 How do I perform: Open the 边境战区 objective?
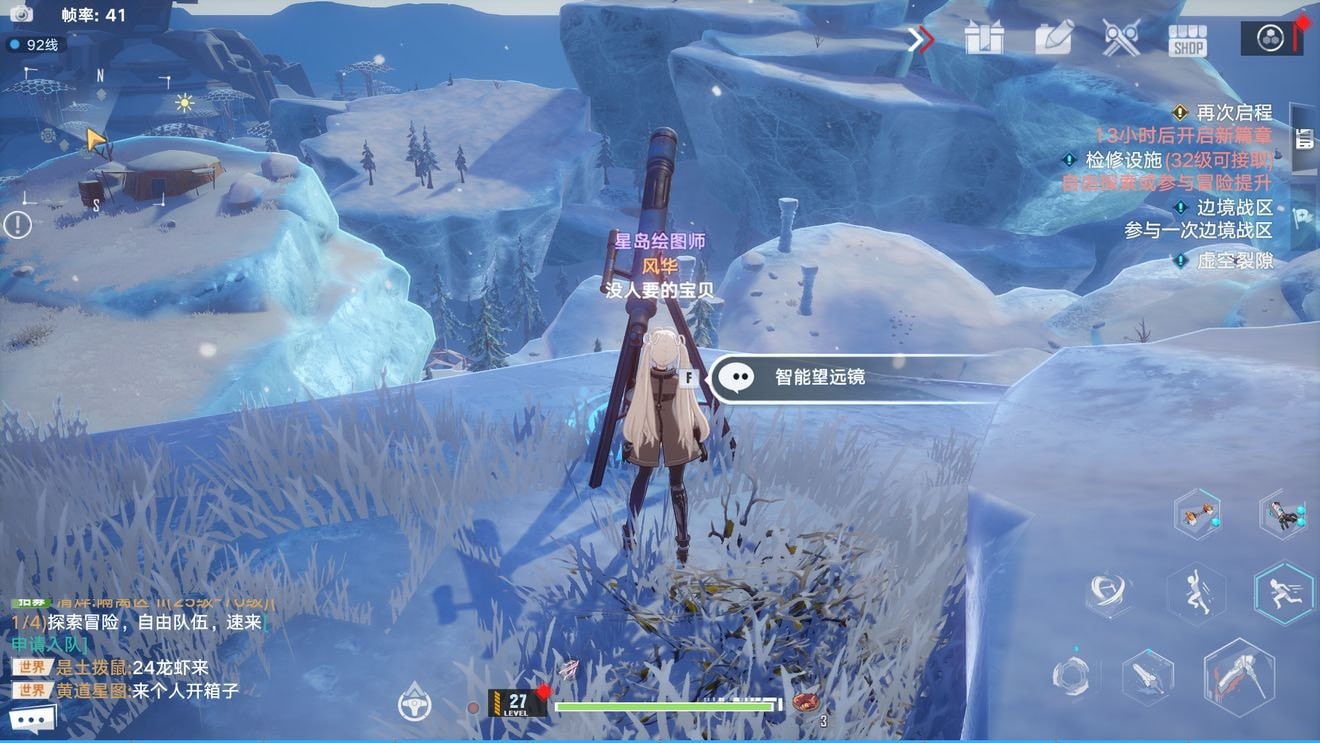click(1234, 208)
